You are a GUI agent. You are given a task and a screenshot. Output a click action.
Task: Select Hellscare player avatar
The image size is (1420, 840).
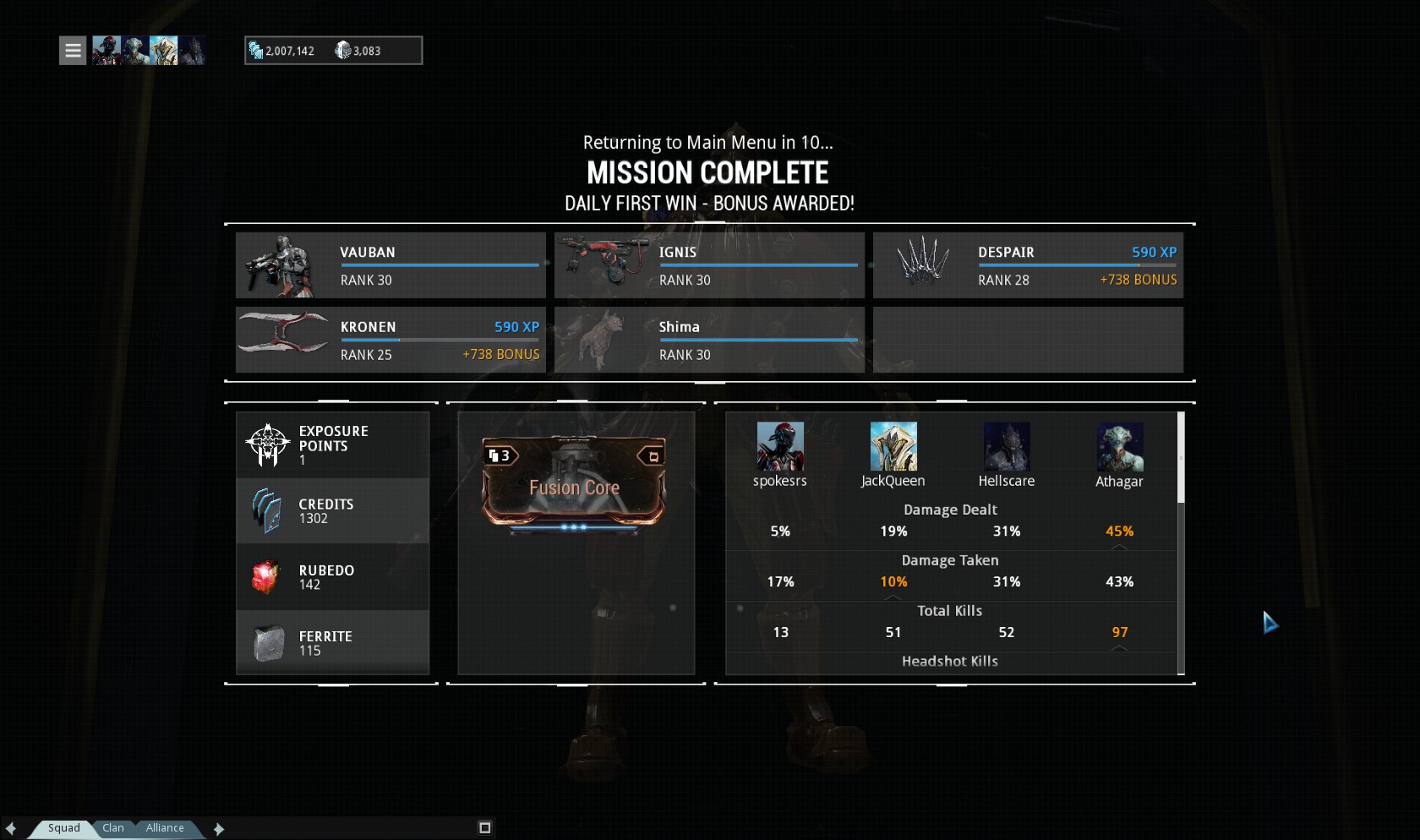coord(1007,446)
